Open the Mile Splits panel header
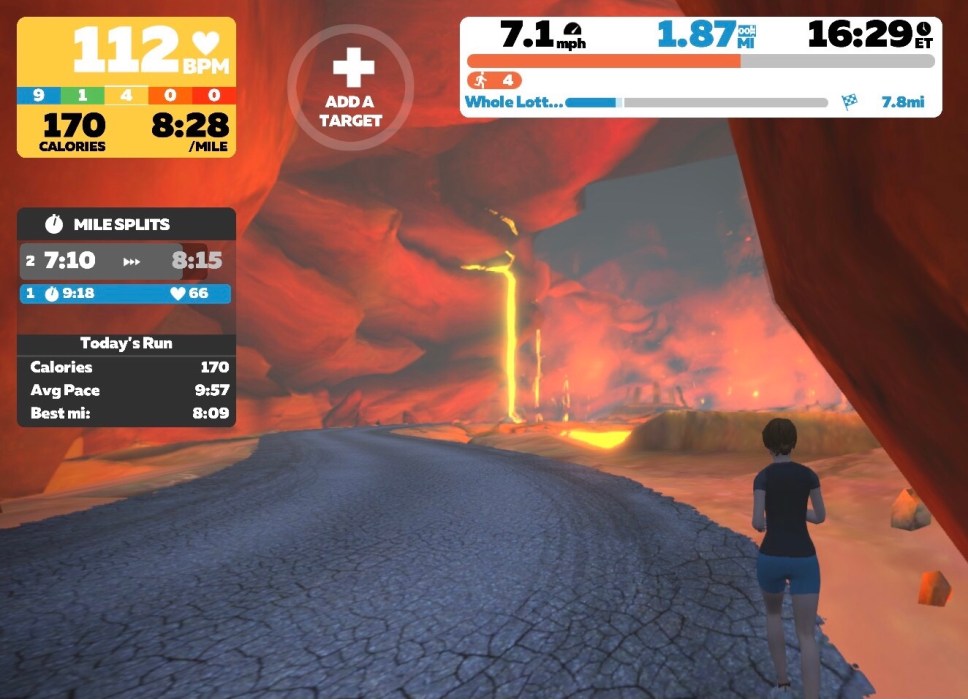The height and width of the screenshot is (699, 968). click(126, 224)
